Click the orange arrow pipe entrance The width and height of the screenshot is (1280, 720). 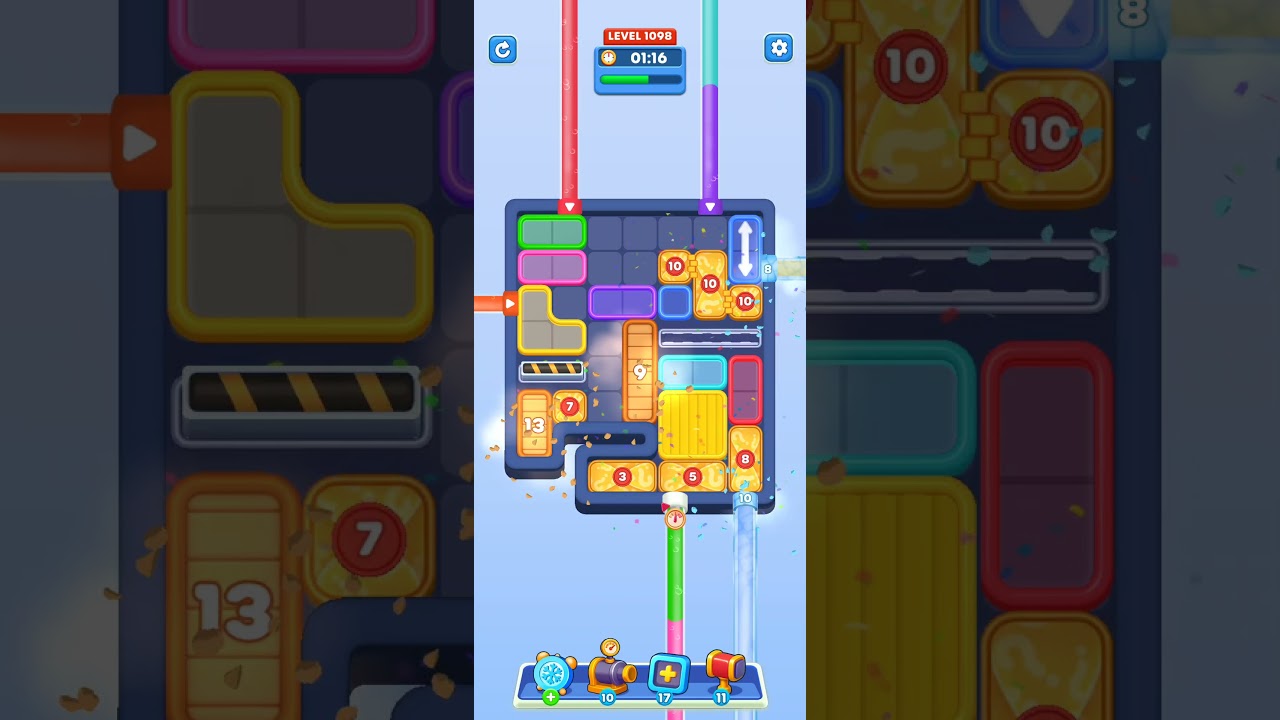[x=509, y=302]
